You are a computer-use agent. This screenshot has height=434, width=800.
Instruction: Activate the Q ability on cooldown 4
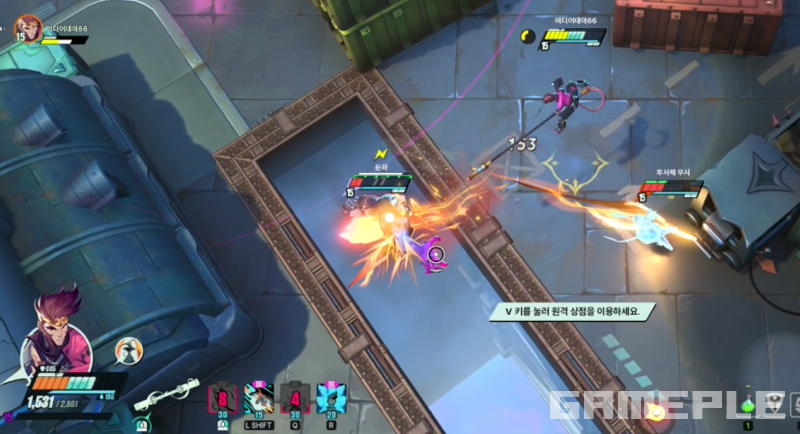tap(292, 398)
